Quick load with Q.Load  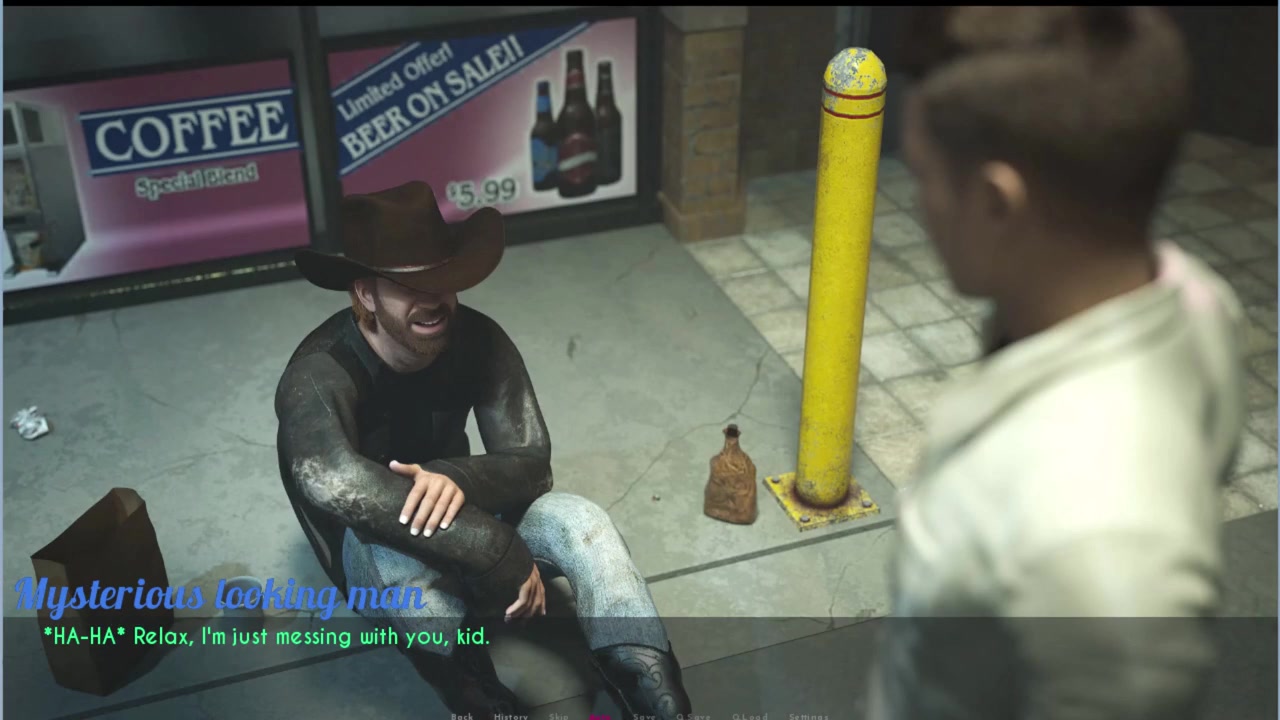[750, 716]
